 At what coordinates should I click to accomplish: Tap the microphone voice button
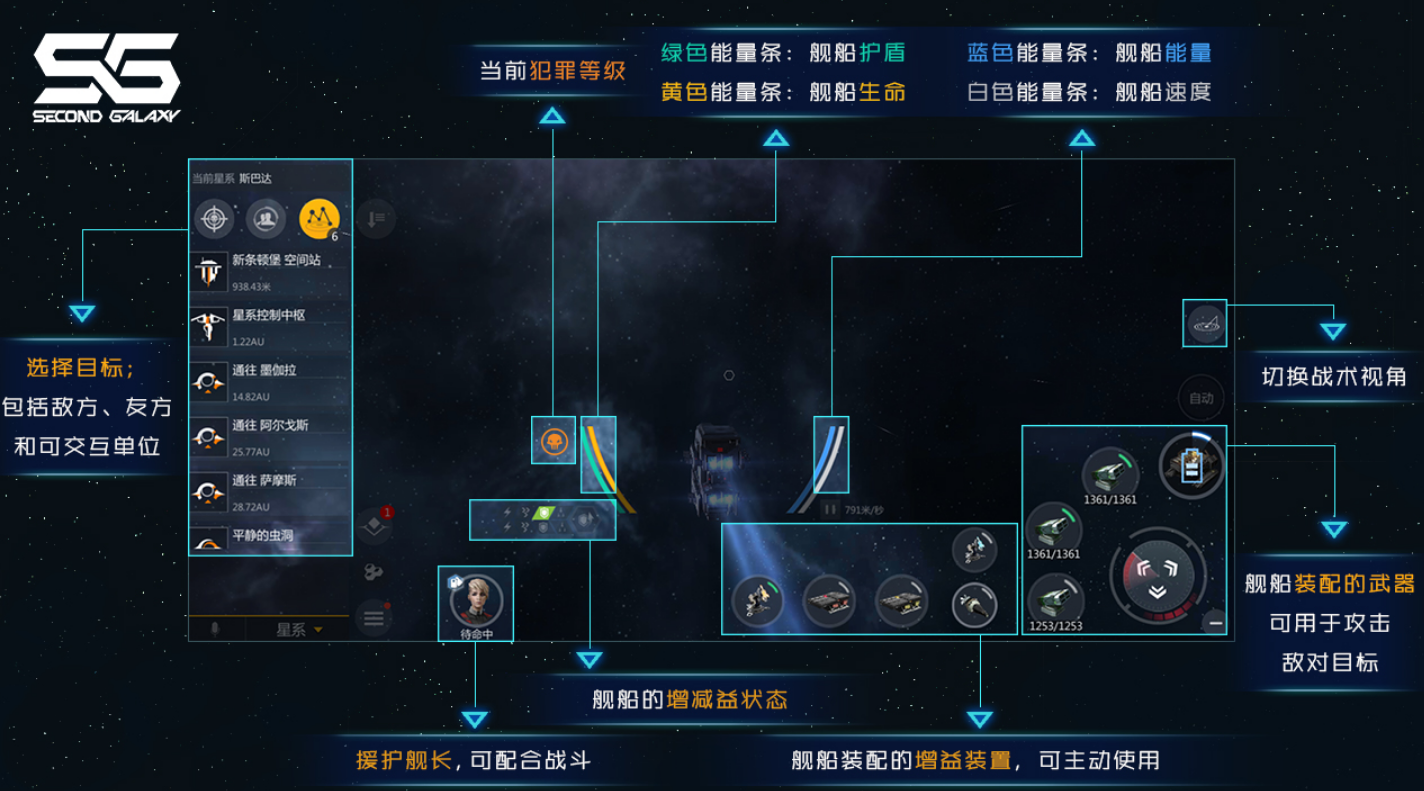coord(213,630)
